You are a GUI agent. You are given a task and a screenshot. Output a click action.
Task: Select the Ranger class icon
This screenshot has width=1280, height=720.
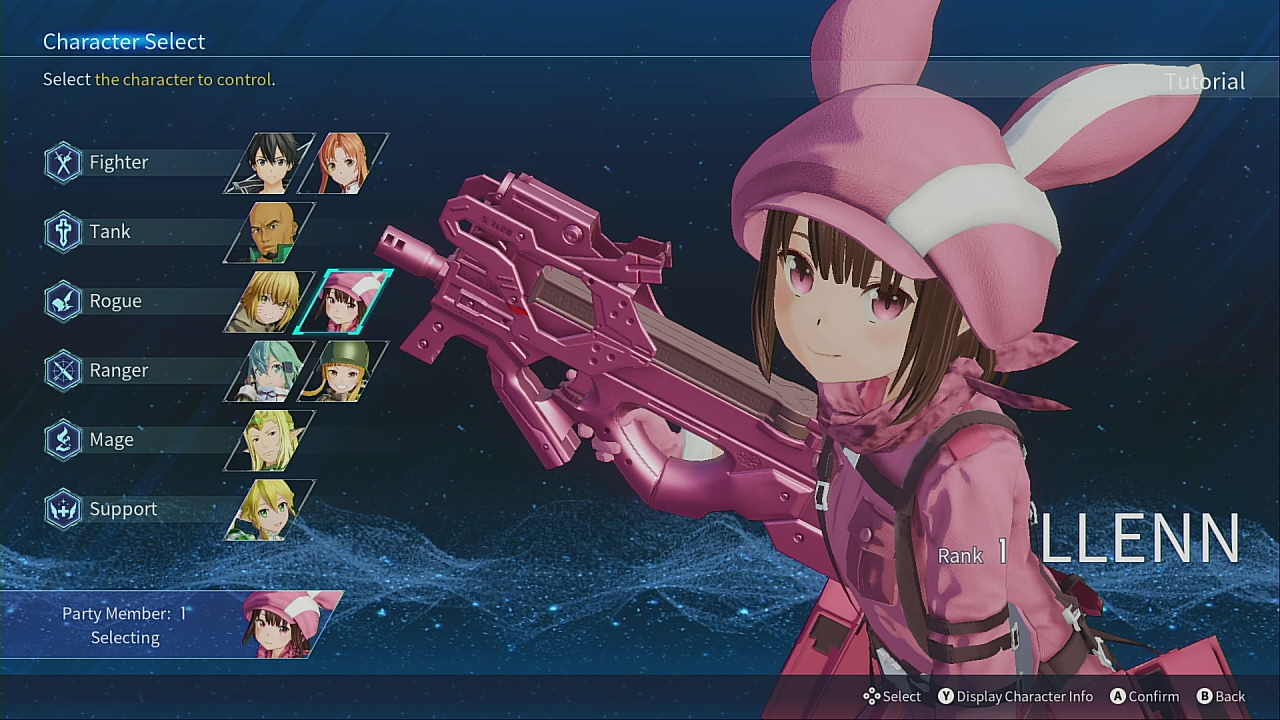click(x=62, y=370)
